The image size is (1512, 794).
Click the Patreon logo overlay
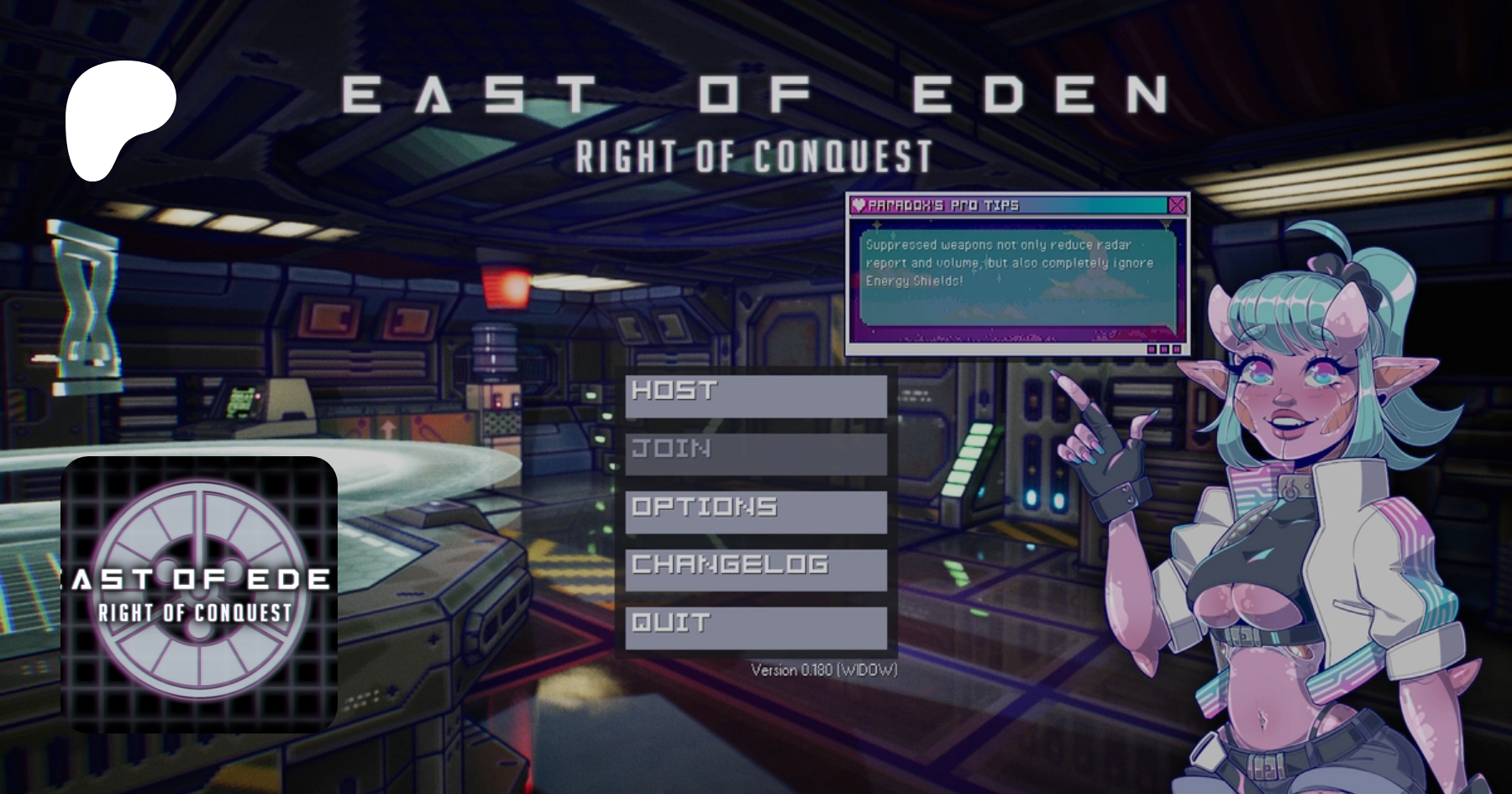[x=119, y=120]
